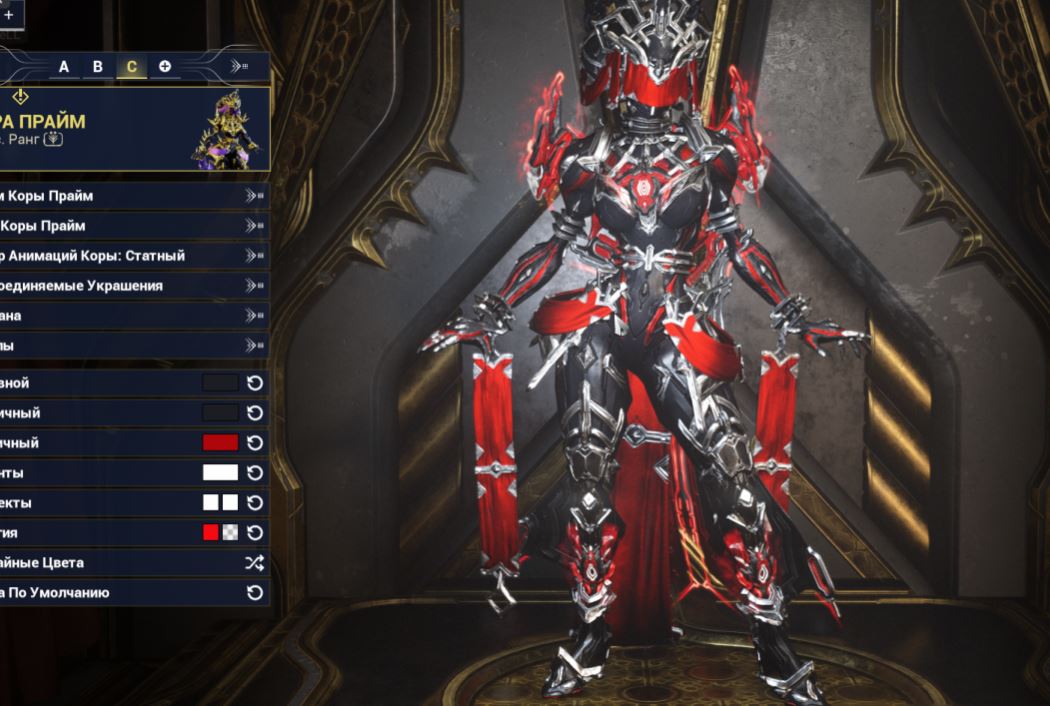The image size is (1050, 706).
Task: Choose the dark swatch in the Основной row
Action: 220,383
